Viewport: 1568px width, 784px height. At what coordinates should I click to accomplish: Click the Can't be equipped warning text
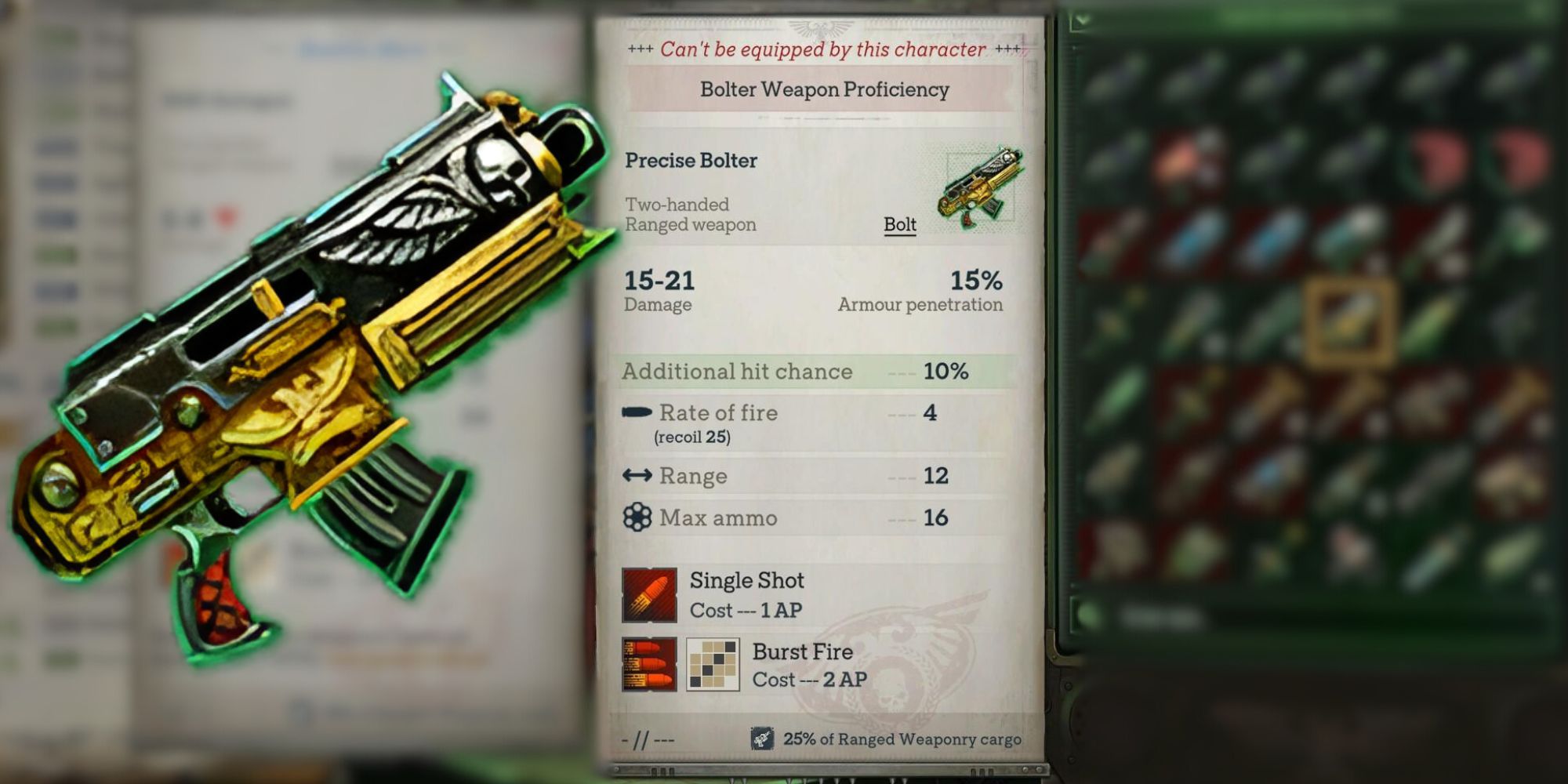pyautogui.click(x=821, y=49)
